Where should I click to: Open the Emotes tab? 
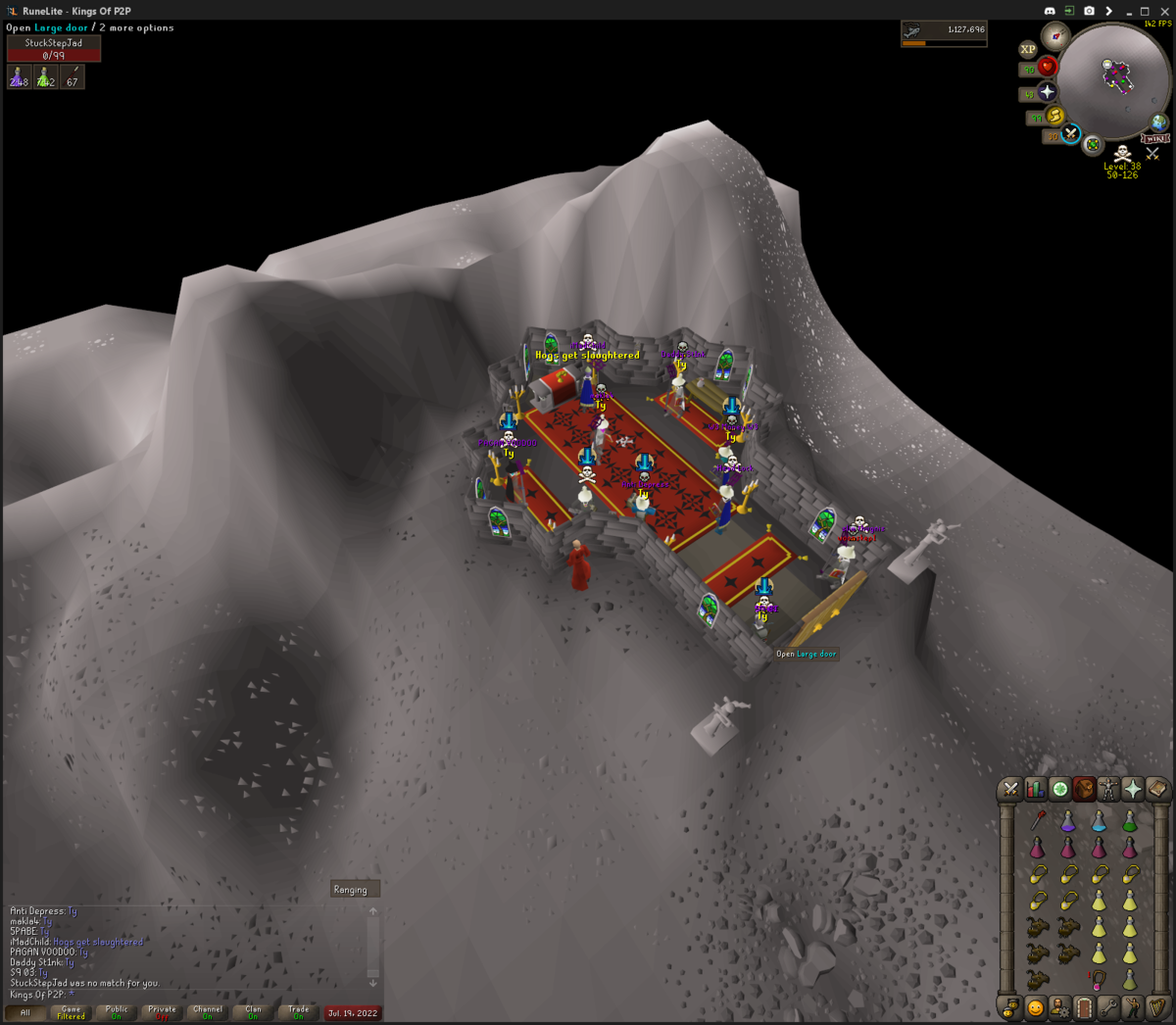point(1133,1007)
